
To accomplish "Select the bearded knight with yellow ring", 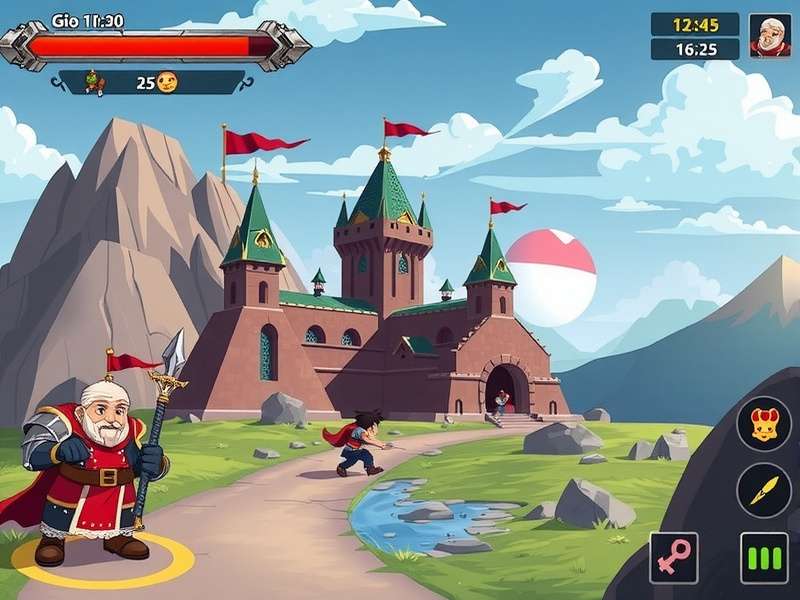I will coord(97,470).
